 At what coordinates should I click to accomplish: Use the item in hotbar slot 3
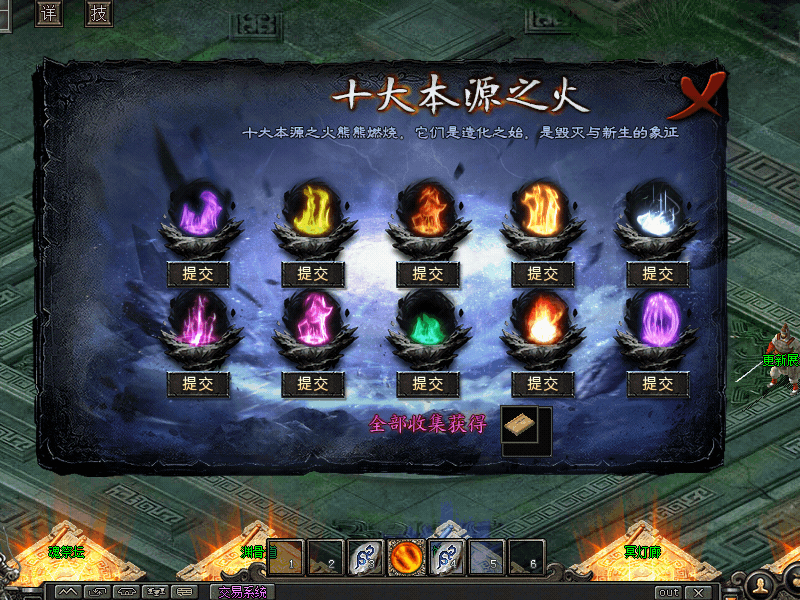[365, 557]
